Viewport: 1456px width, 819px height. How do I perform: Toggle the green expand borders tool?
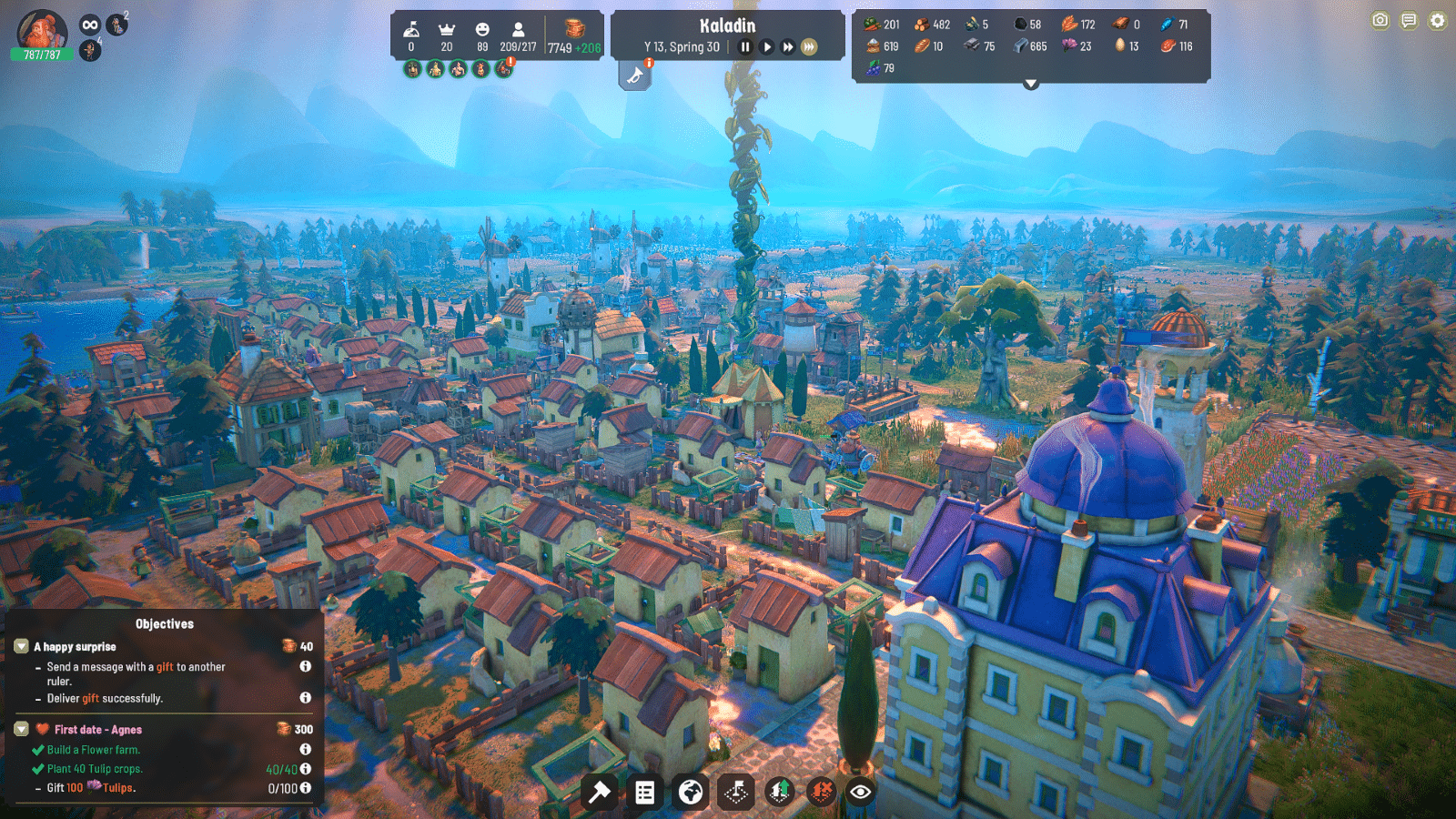pyautogui.click(x=780, y=792)
